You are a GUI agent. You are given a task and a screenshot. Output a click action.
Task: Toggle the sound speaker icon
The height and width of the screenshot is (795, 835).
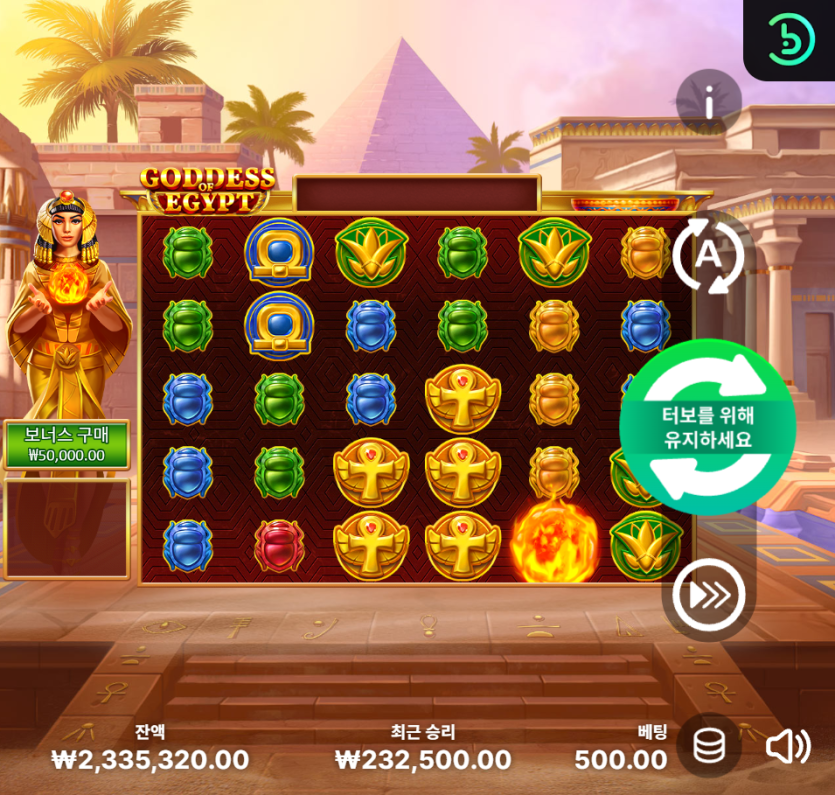(x=788, y=746)
